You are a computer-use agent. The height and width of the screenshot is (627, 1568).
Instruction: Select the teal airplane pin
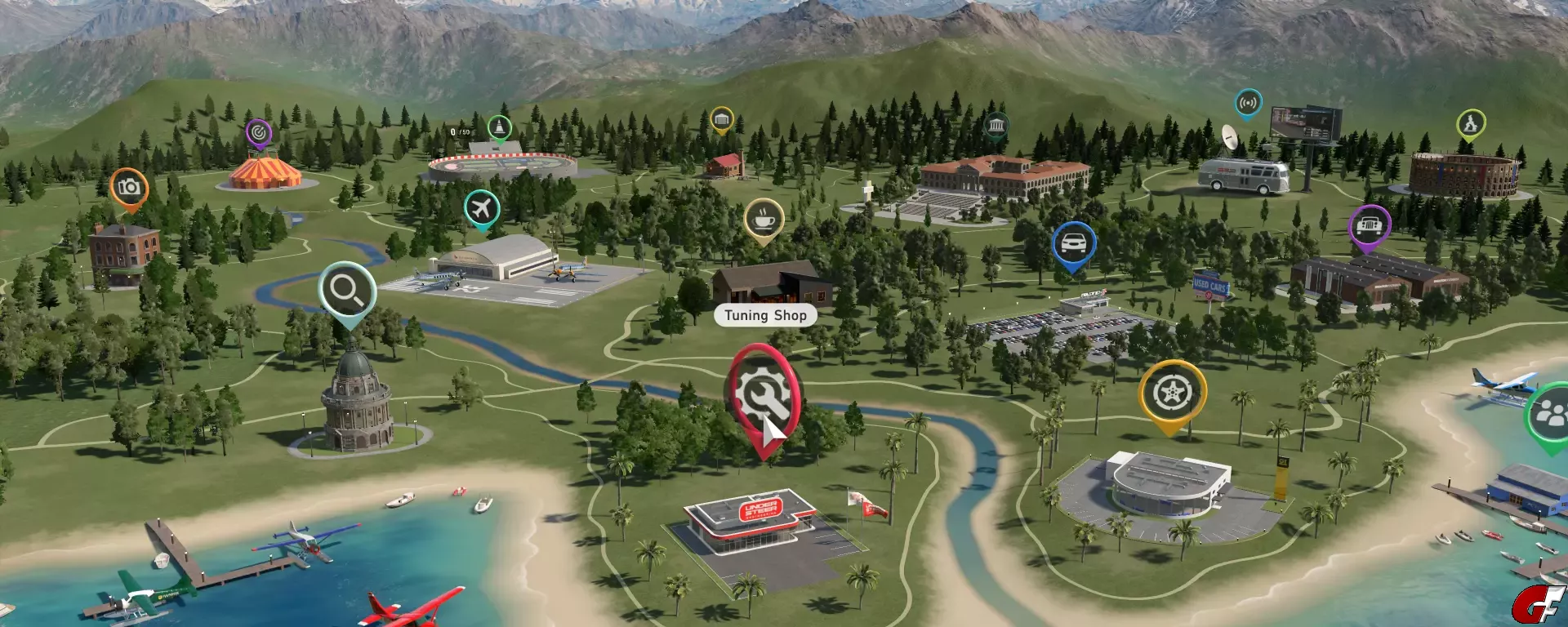[x=482, y=208]
